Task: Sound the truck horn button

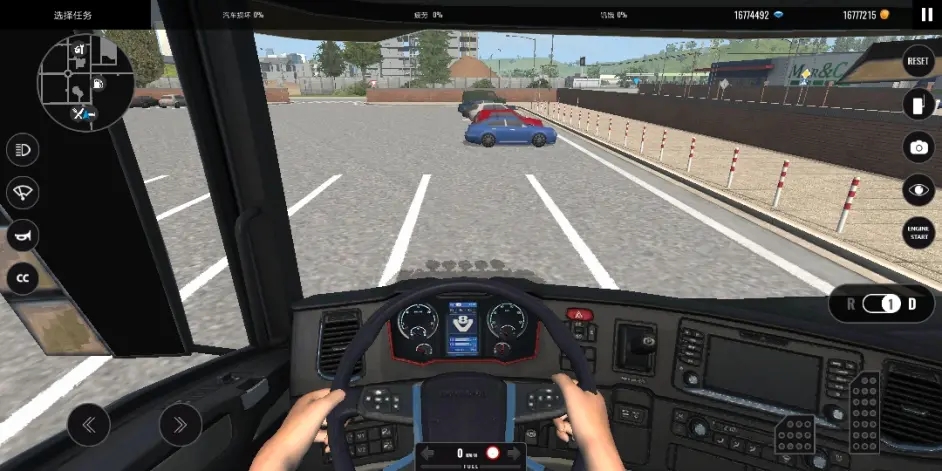Action: pyautogui.click(x=22, y=236)
